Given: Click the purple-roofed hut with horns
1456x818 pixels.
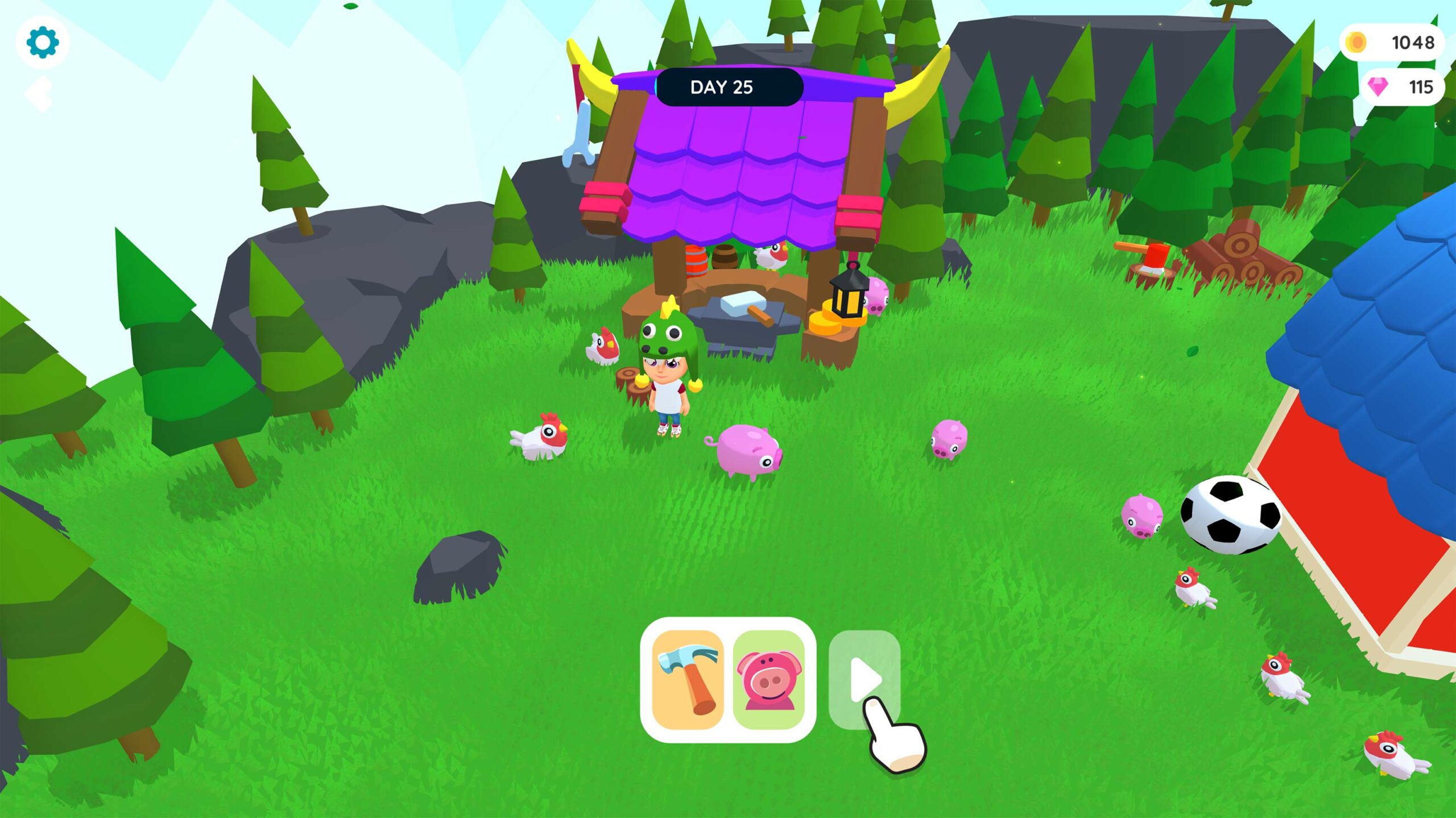Looking at the screenshot, I should pos(734,171).
